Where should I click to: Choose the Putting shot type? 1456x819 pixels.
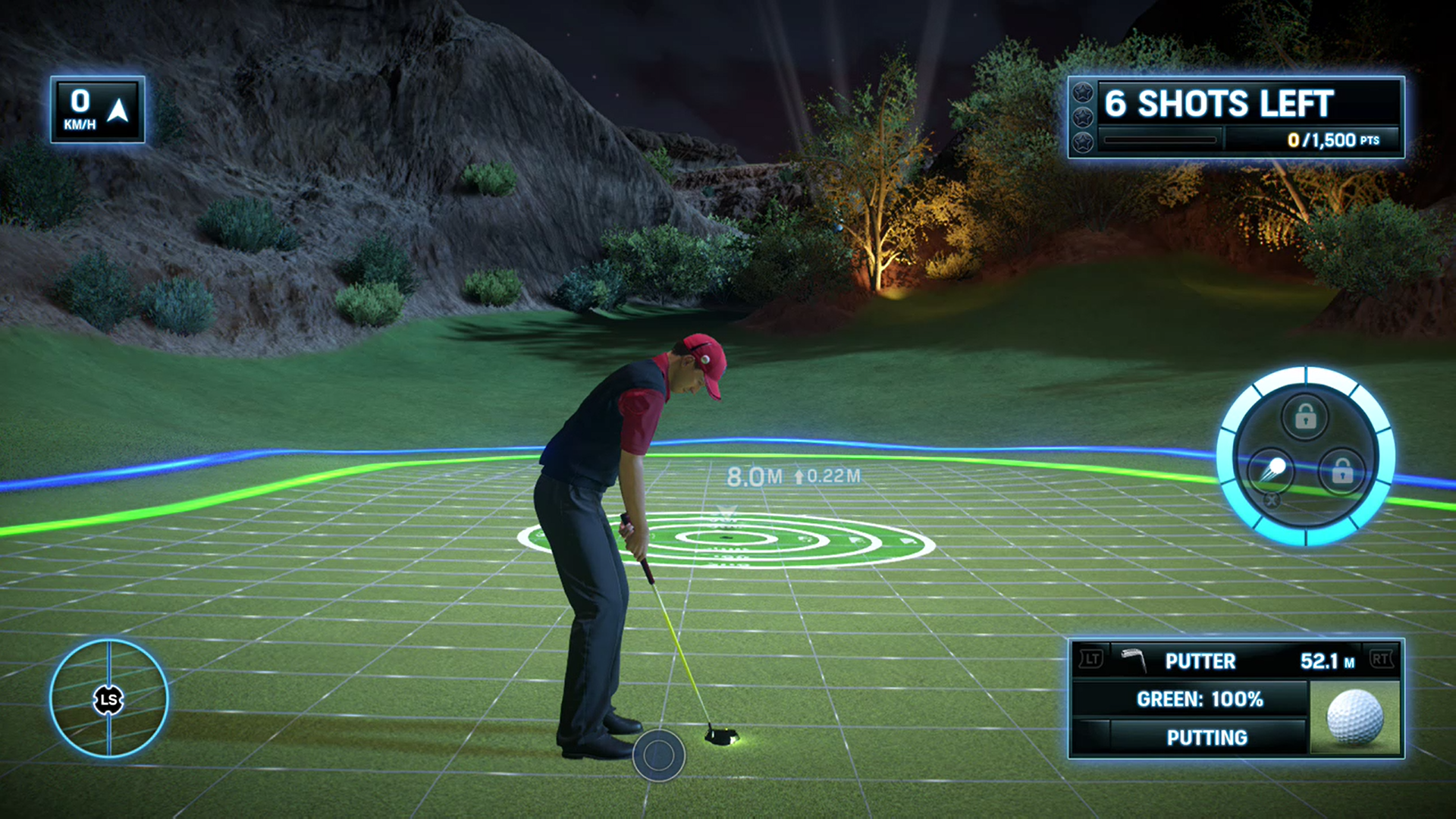1206,738
